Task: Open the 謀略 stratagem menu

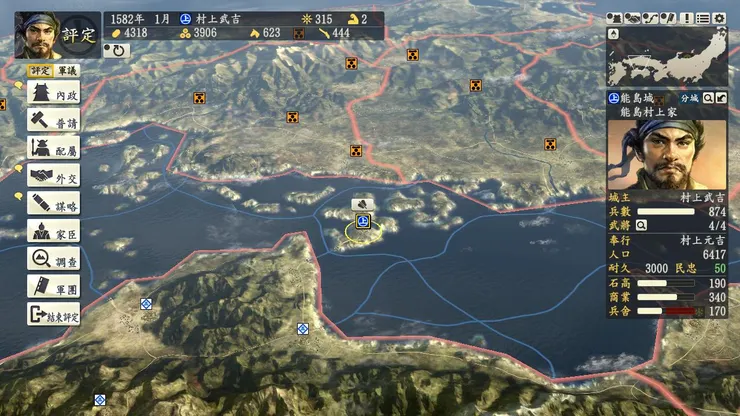Action: pos(53,203)
